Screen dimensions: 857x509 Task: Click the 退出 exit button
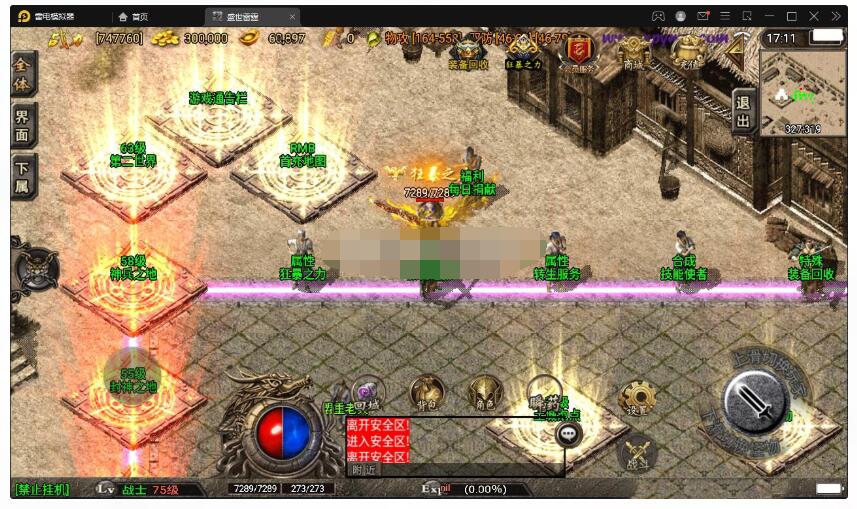743,112
